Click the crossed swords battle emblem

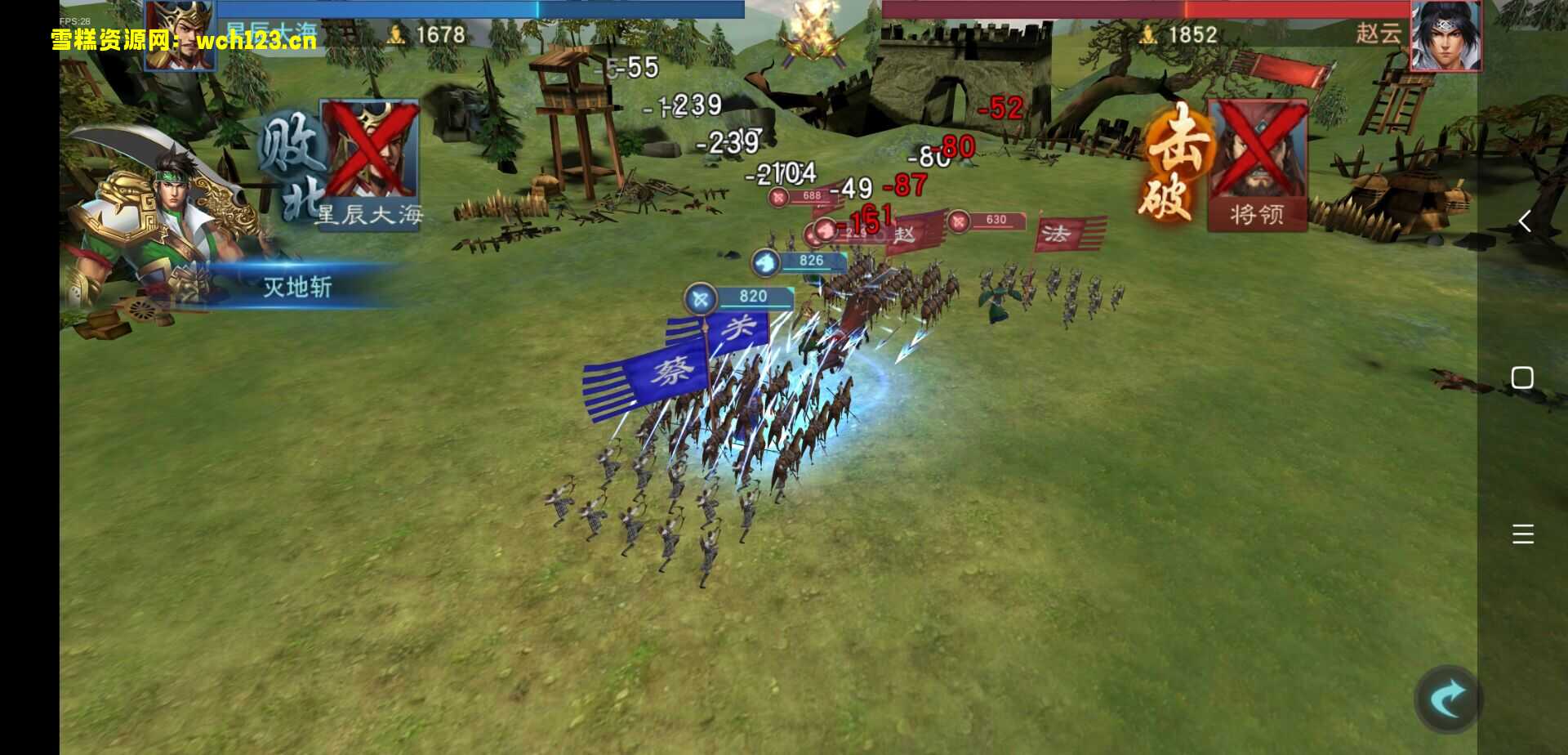pos(813,34)
